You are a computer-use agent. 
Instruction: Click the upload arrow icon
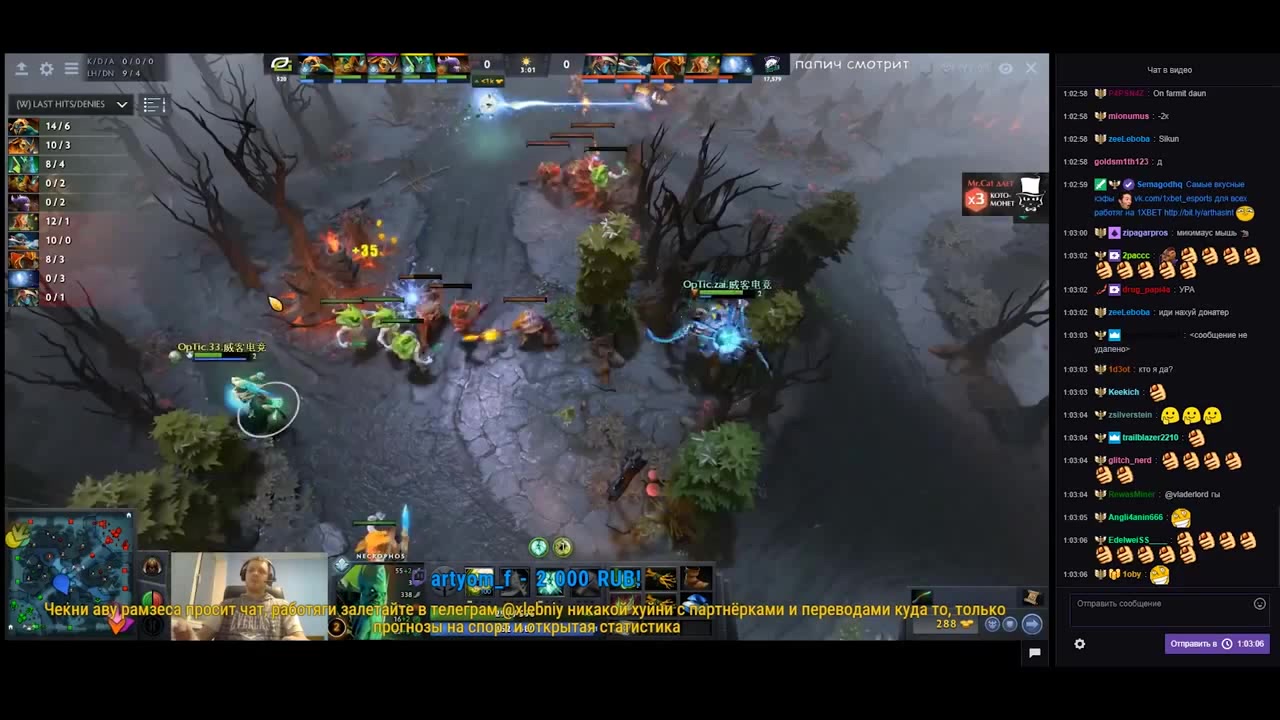tap(21, 69)
